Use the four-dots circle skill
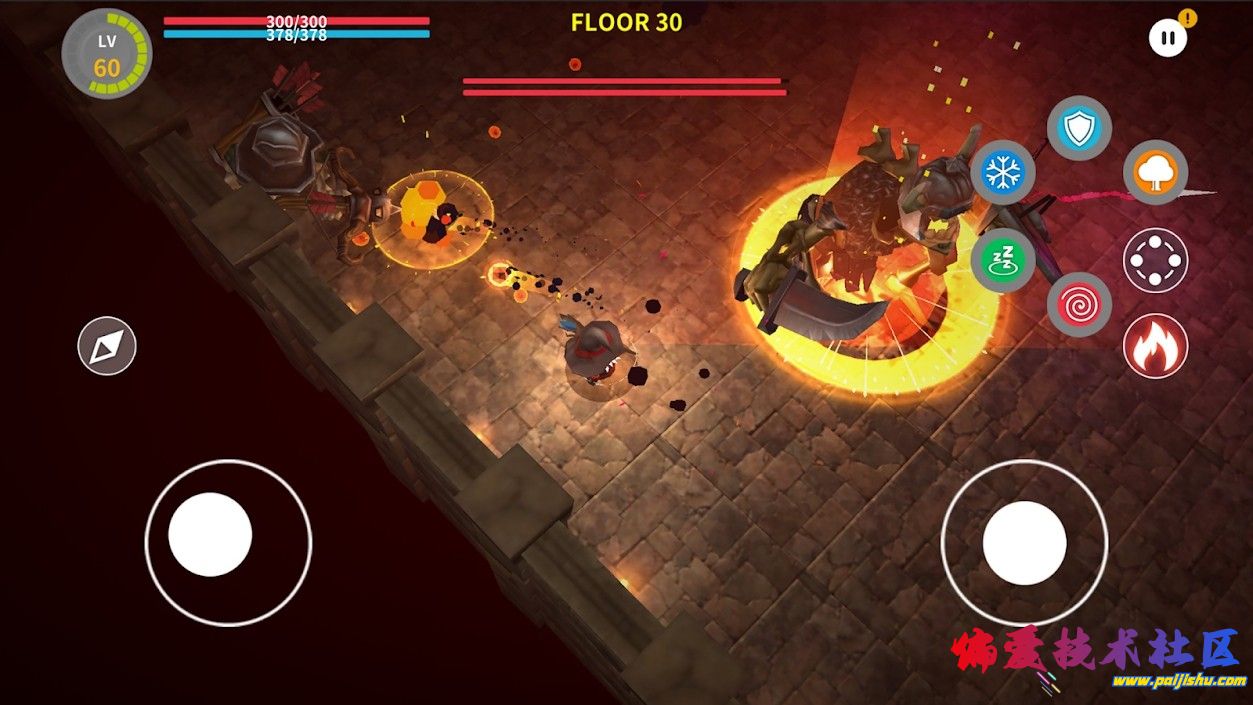 (x=1155, y=260)
